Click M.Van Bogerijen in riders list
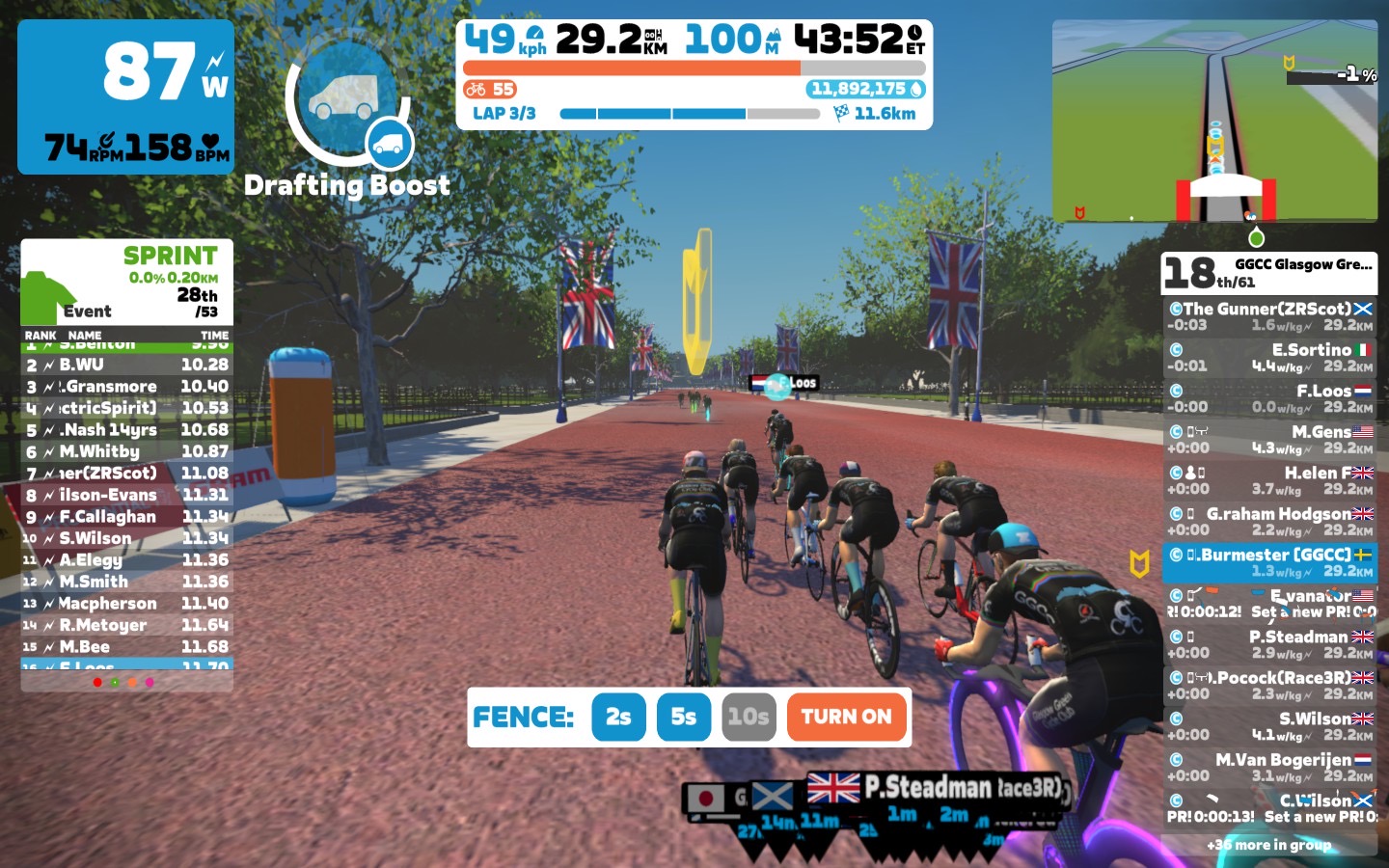 point(1269,768)
